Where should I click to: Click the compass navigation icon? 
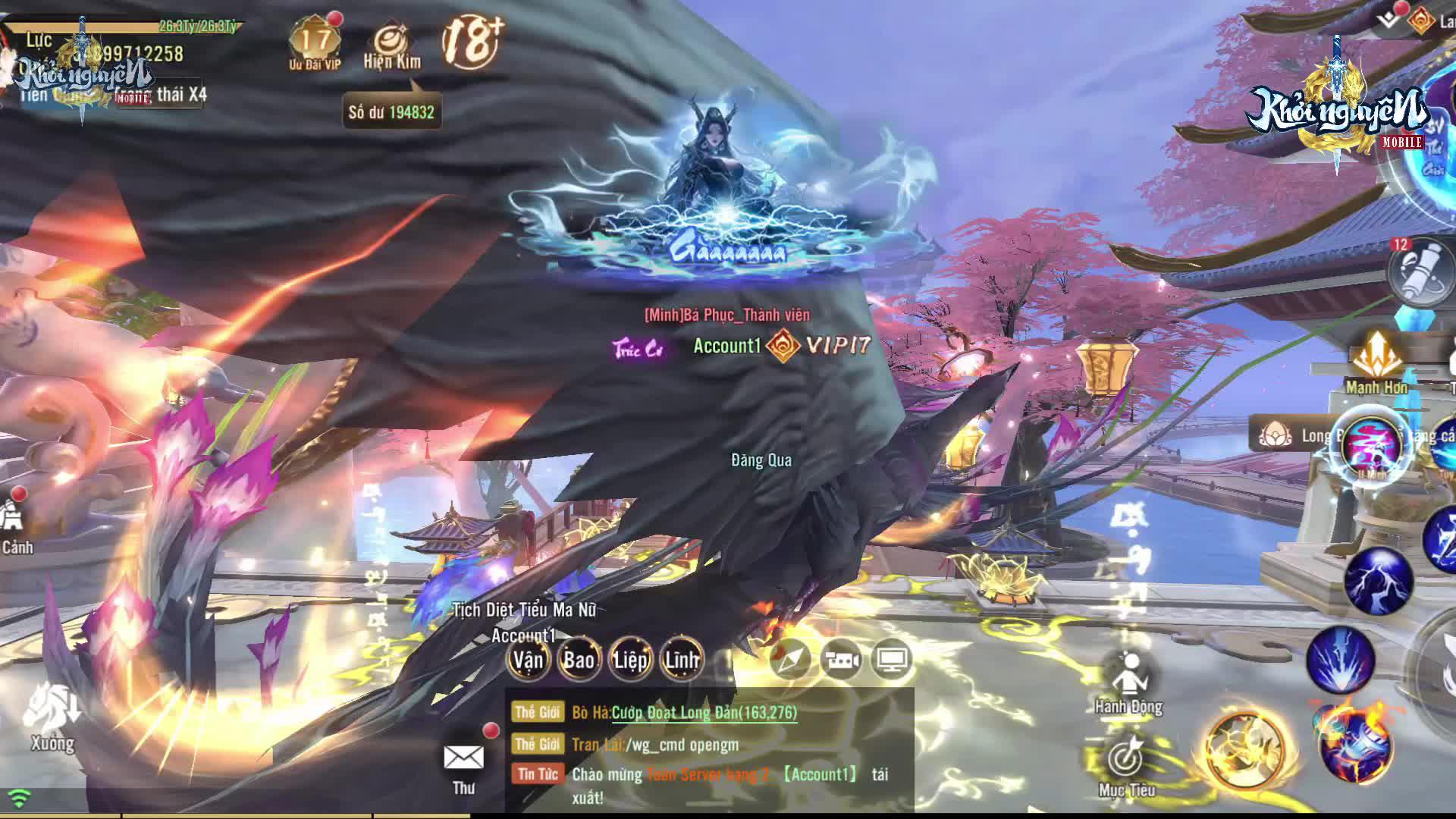pos(790,661)
